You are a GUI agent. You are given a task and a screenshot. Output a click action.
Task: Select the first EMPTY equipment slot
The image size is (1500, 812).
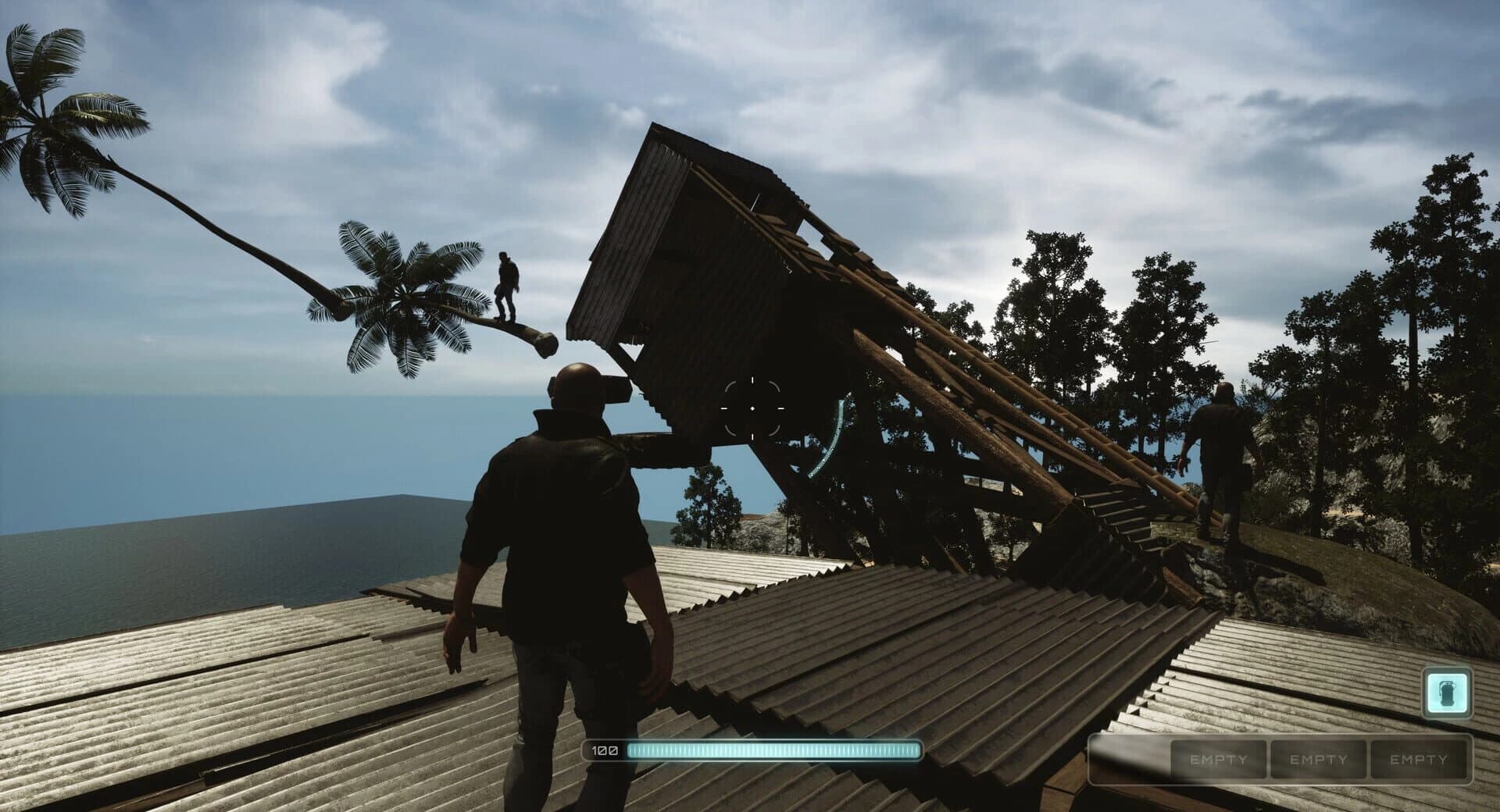1219,758
